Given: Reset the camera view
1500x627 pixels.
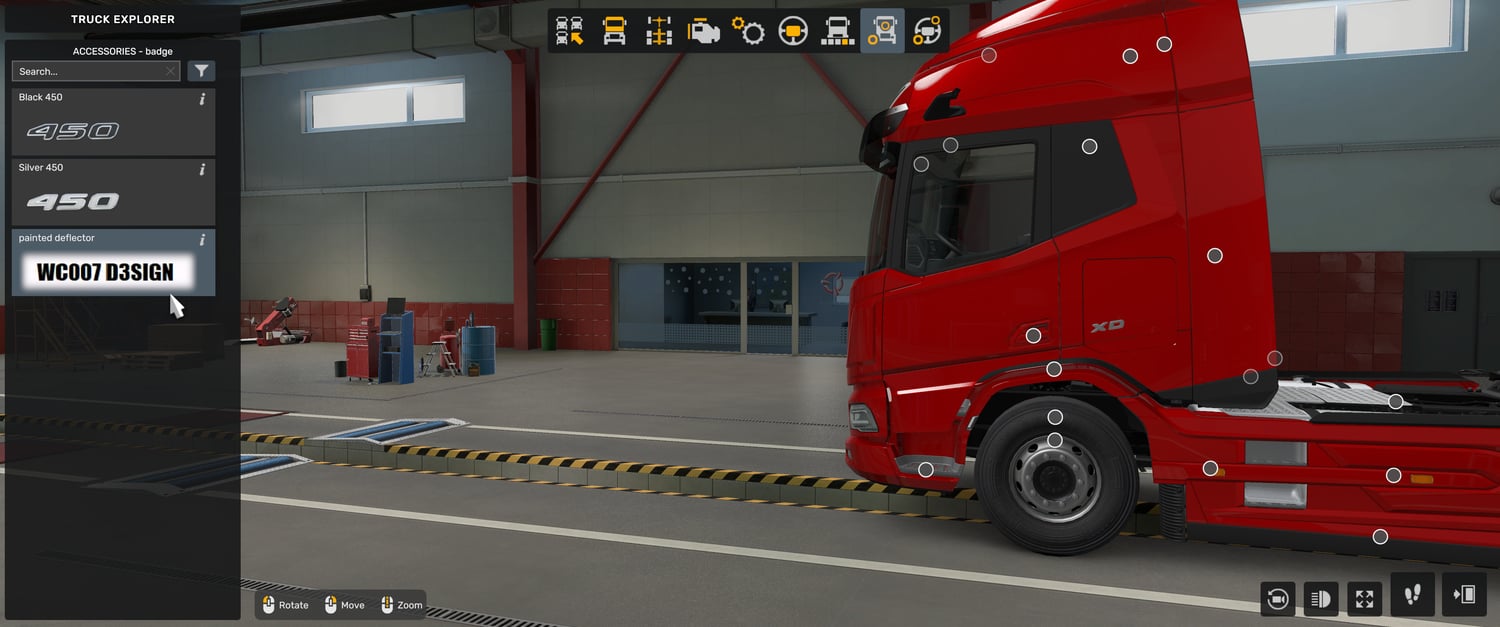Looking at the screenshot, I should click(x=1277, y=598).
